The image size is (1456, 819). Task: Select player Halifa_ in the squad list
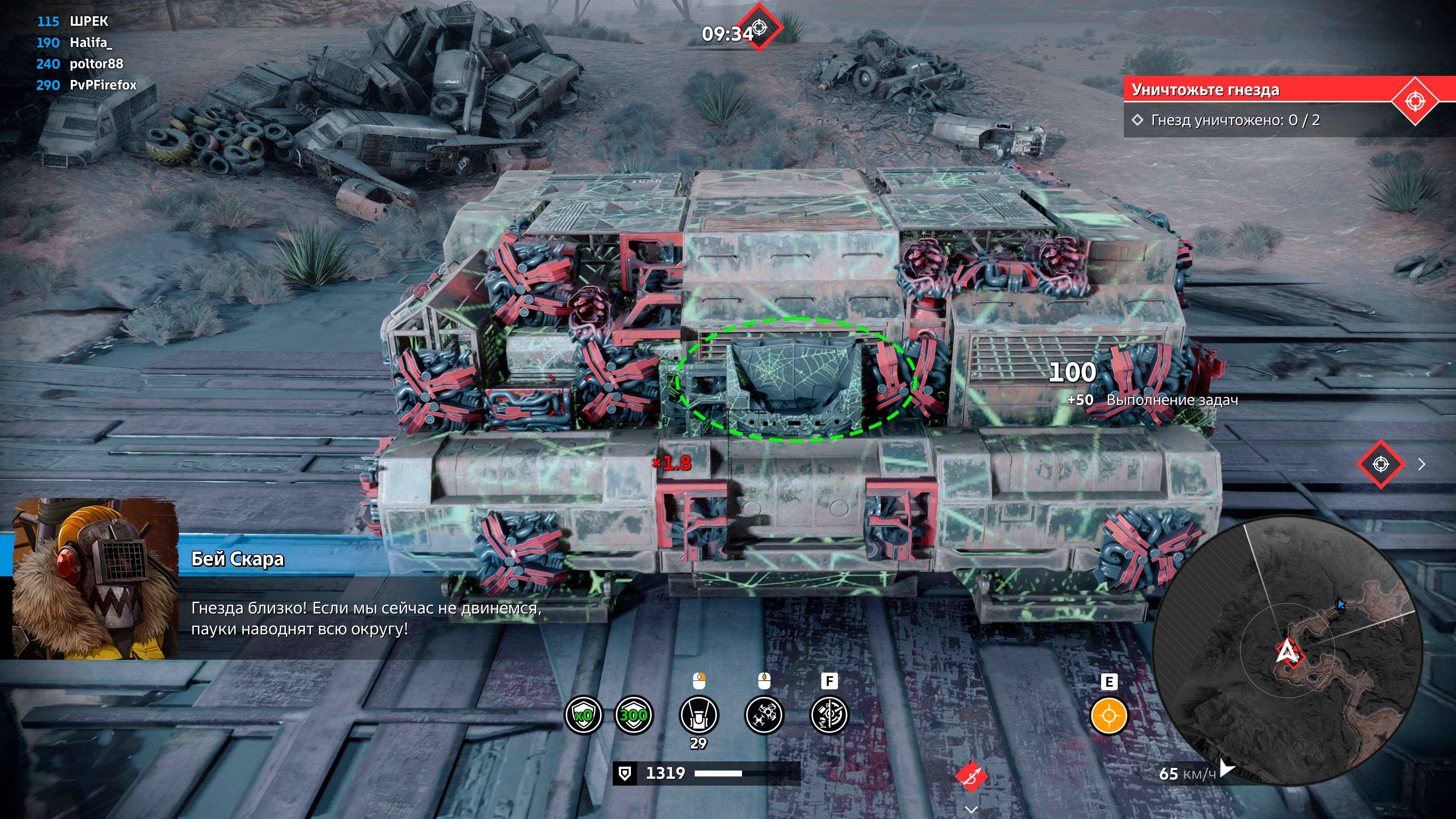coord(91,42)
